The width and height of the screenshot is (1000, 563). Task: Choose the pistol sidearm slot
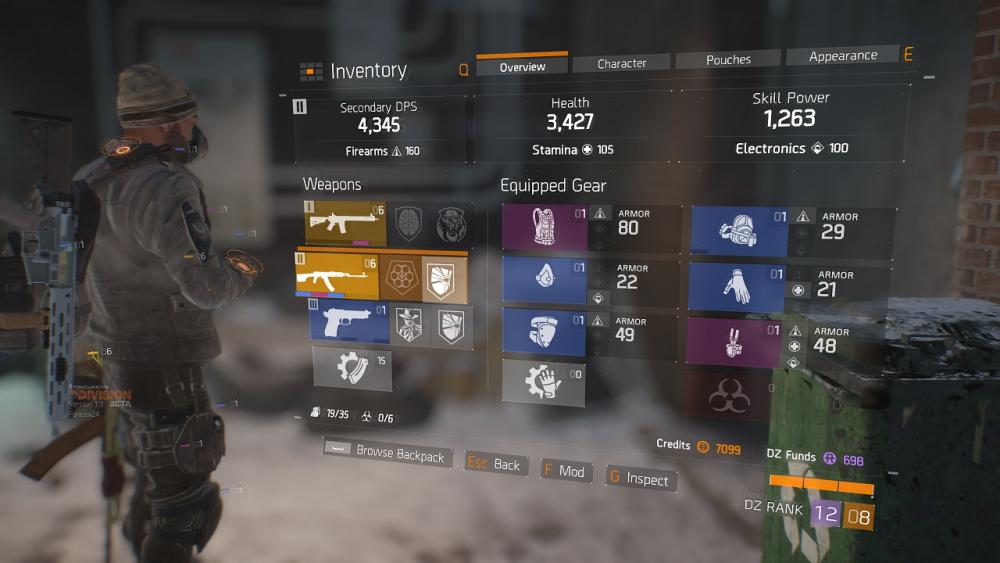[x=347, y=324]
